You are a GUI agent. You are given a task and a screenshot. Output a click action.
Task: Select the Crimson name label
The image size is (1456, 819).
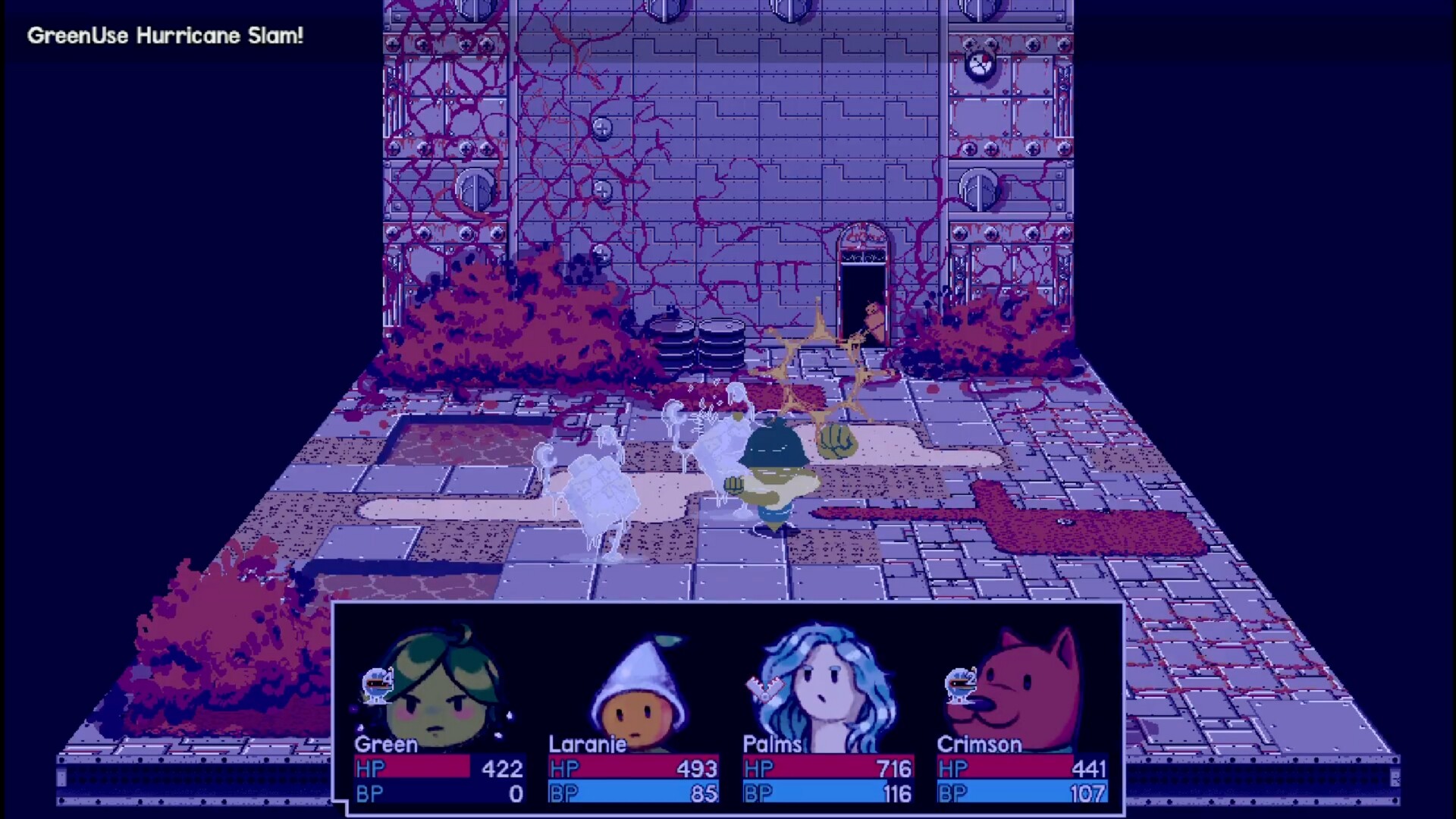click(981, 745)
